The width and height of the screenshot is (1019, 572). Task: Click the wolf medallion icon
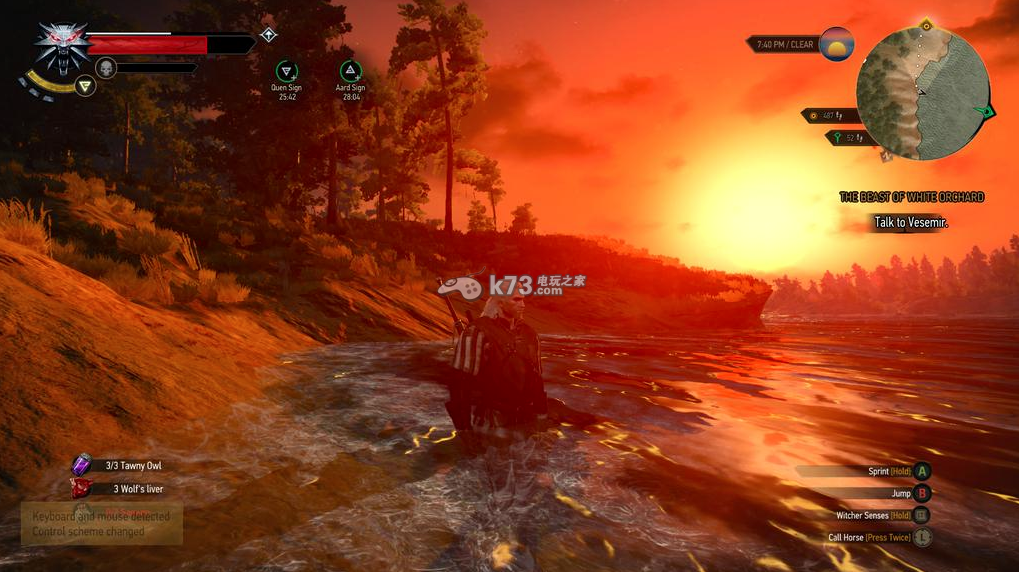click(x=60, y=45)
